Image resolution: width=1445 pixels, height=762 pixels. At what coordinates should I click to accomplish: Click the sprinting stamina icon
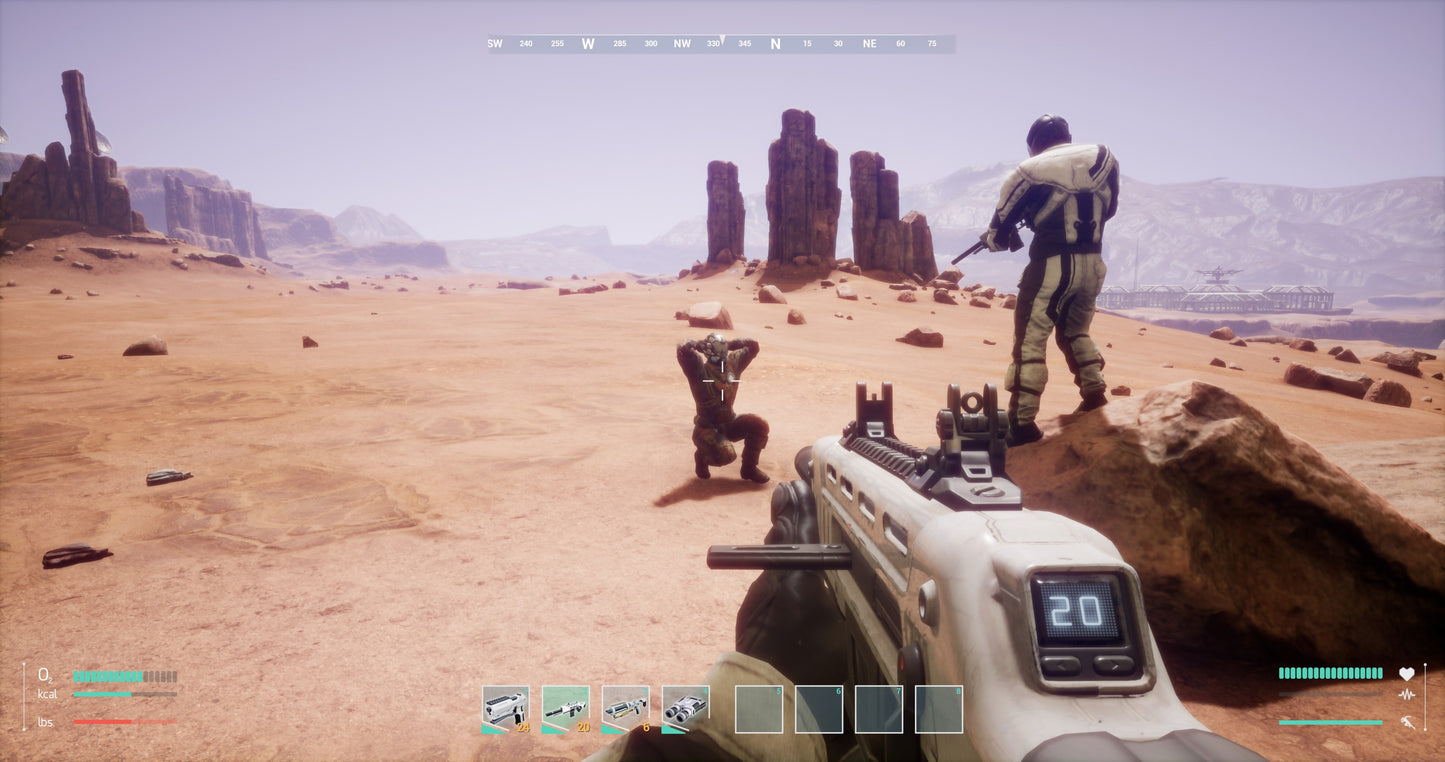(x=1408, y=722)
